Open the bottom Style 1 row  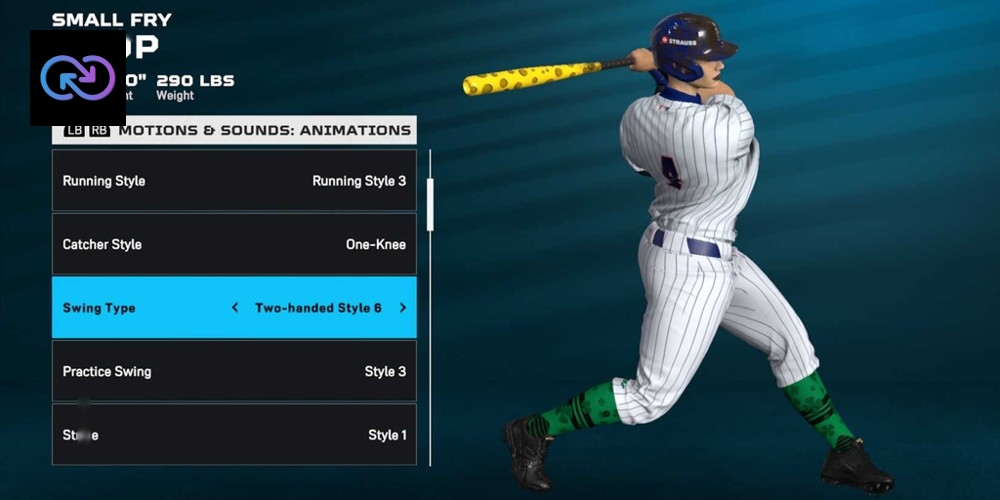[x=234, y=435]
